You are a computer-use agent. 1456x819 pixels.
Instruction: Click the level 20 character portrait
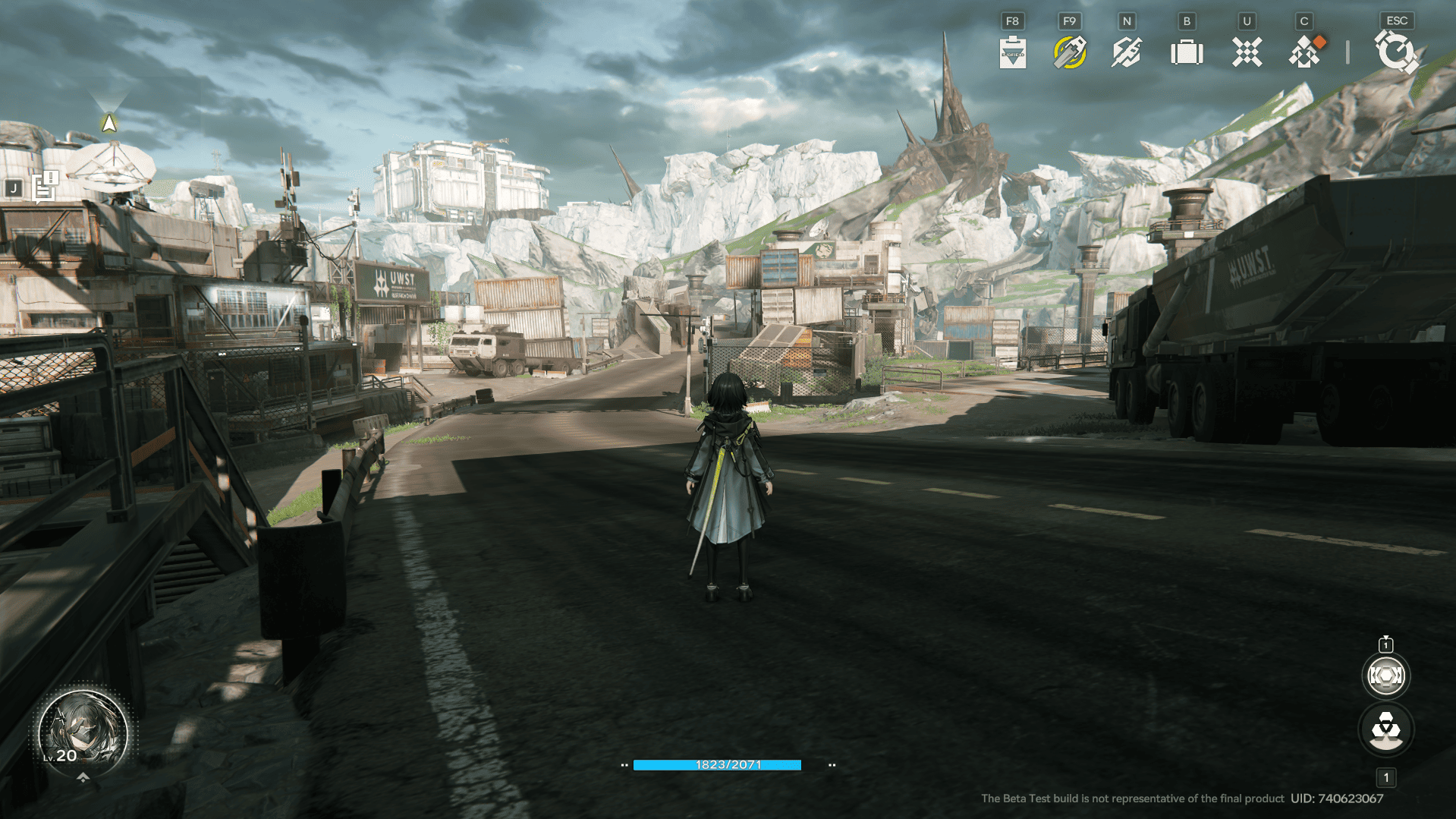click(x=83, y=731)
